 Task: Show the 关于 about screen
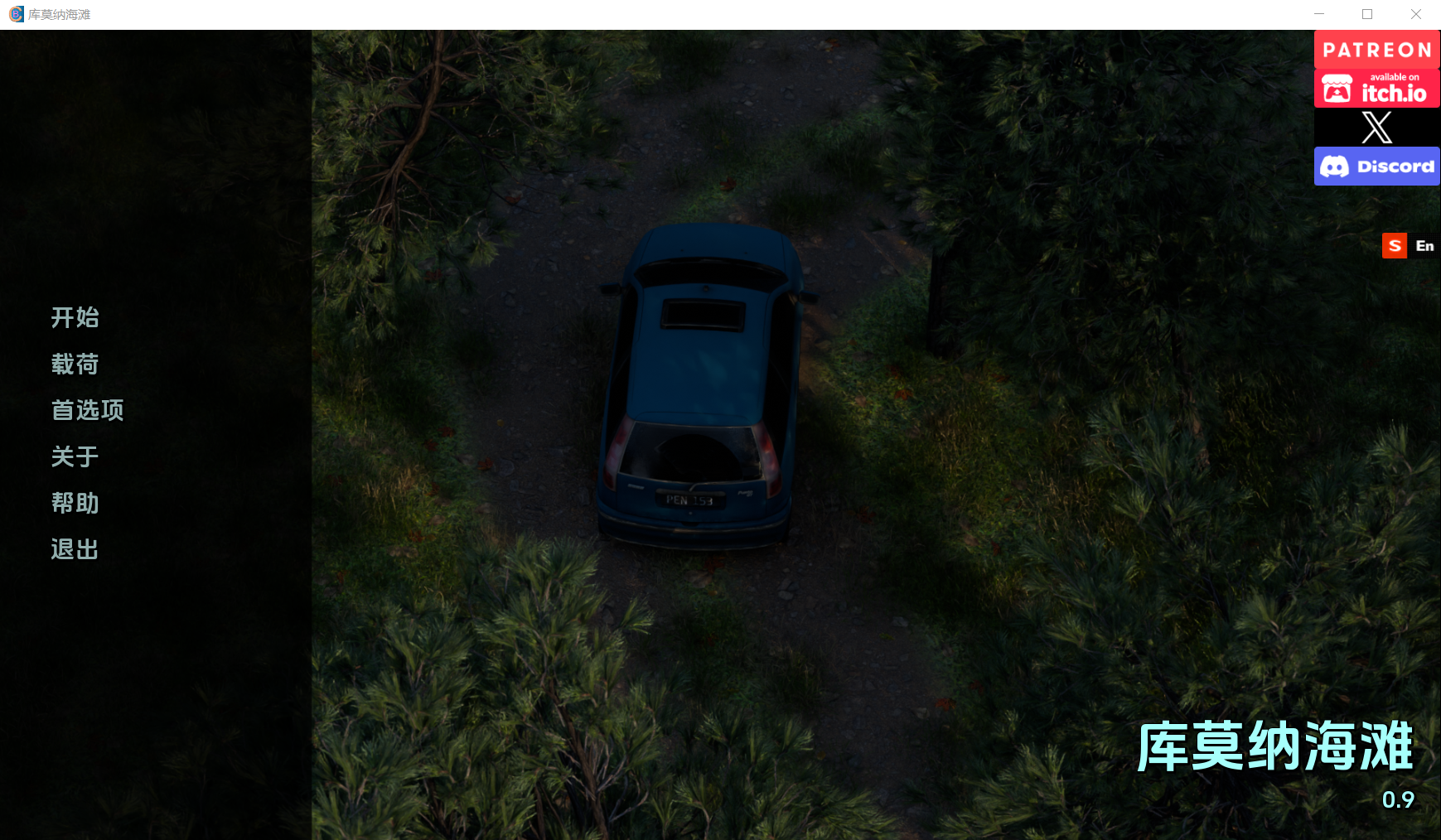click(75, 456)
